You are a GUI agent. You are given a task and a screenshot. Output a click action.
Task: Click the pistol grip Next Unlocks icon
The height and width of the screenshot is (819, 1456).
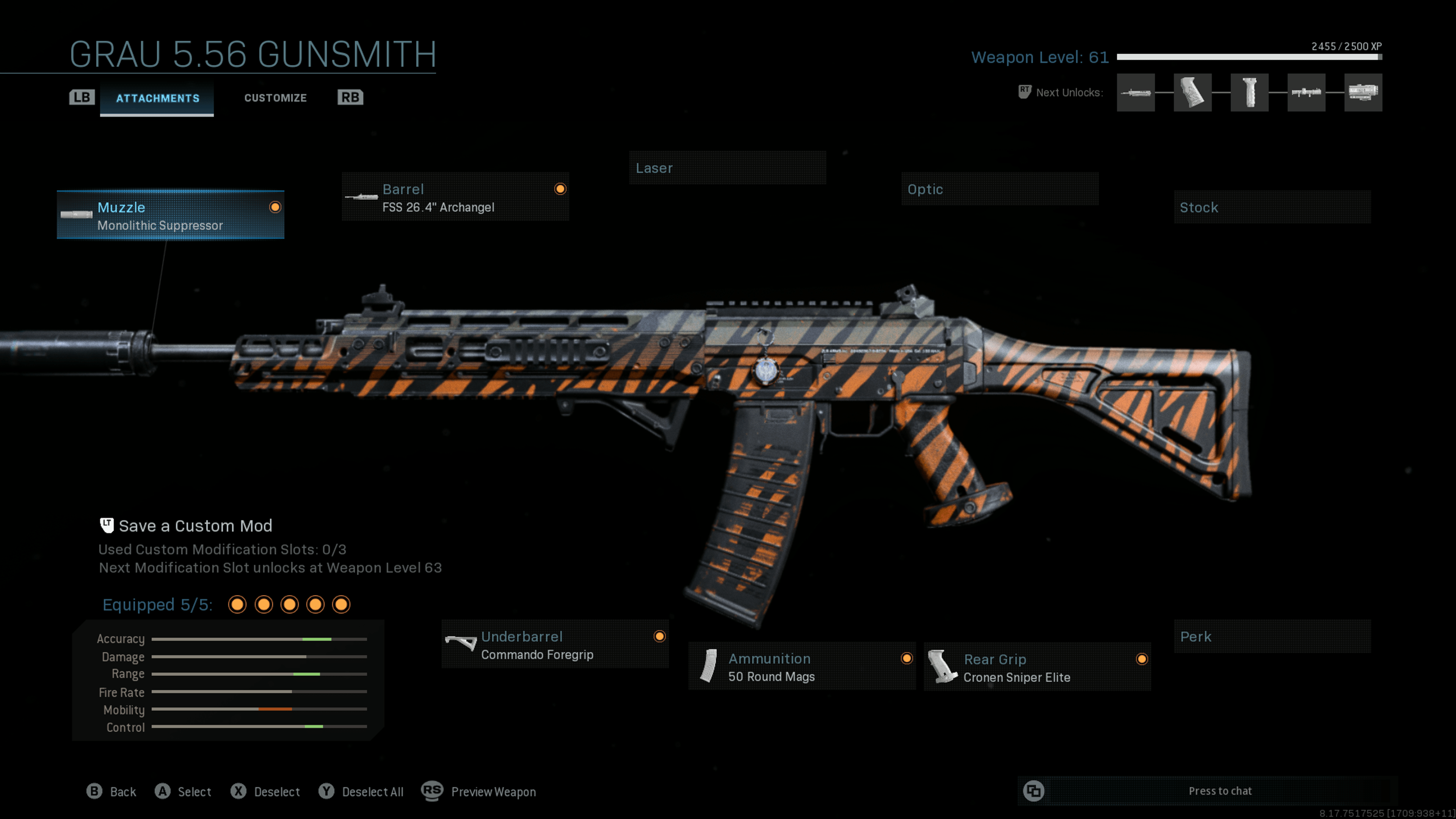(x=1193, y=93)
